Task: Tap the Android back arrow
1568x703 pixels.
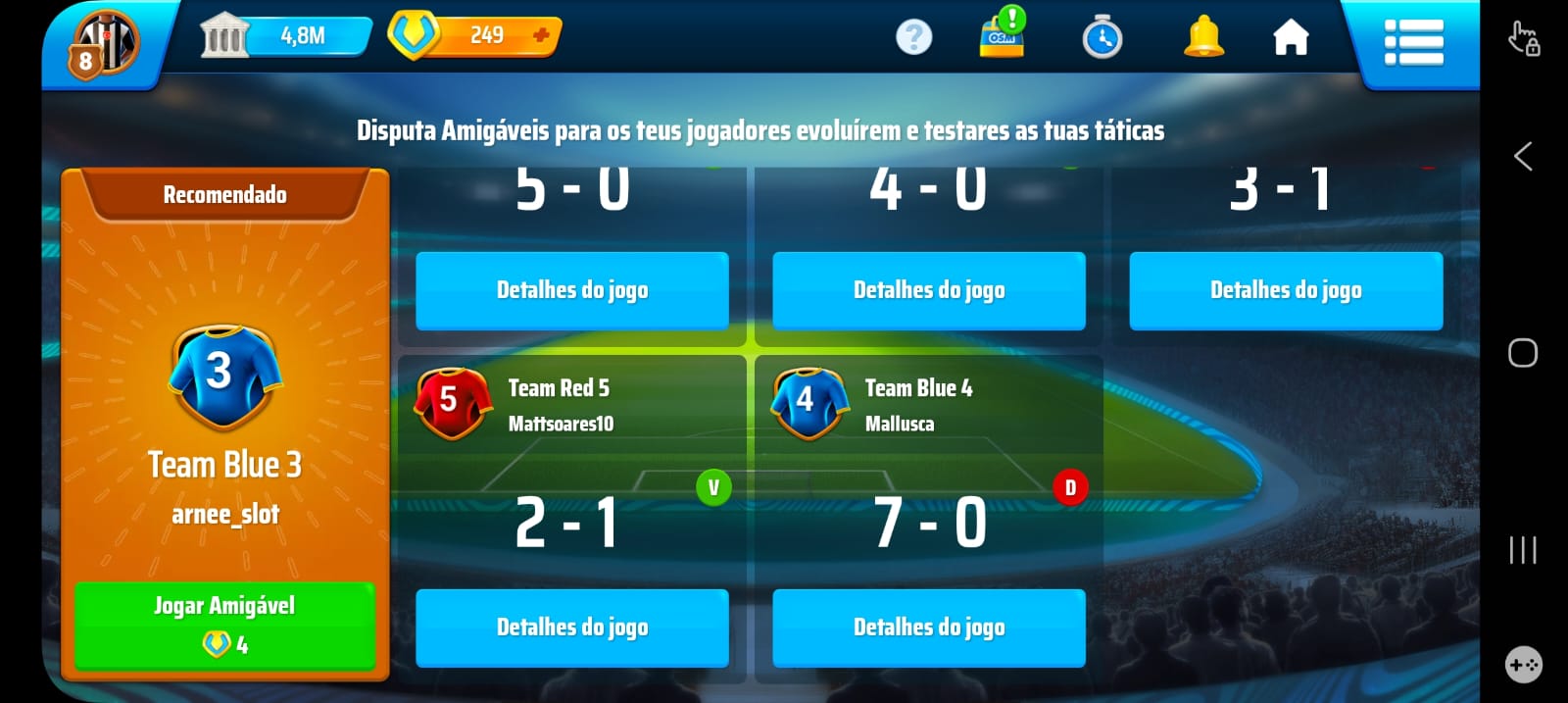Action: 1522,156
